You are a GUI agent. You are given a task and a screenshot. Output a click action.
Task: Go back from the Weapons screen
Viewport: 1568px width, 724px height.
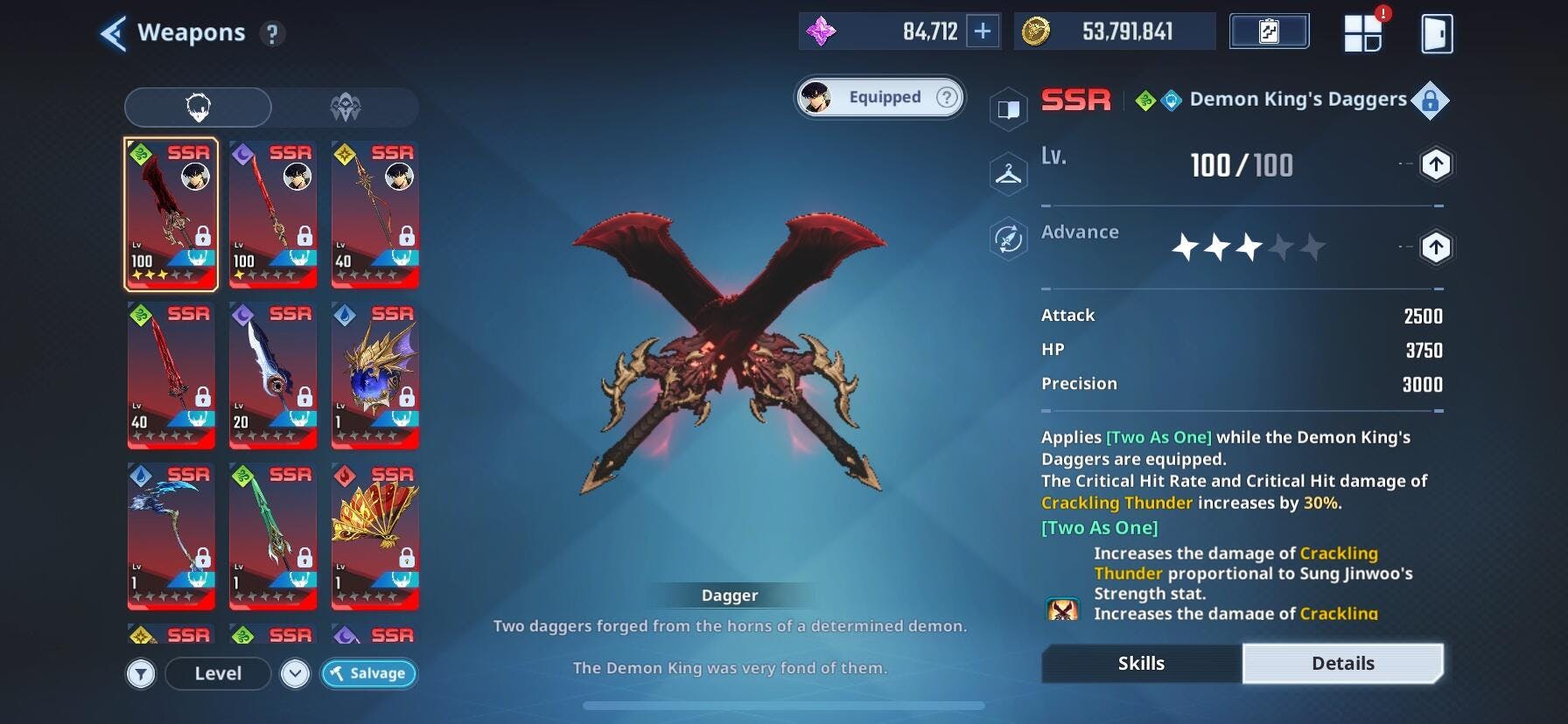114,33
